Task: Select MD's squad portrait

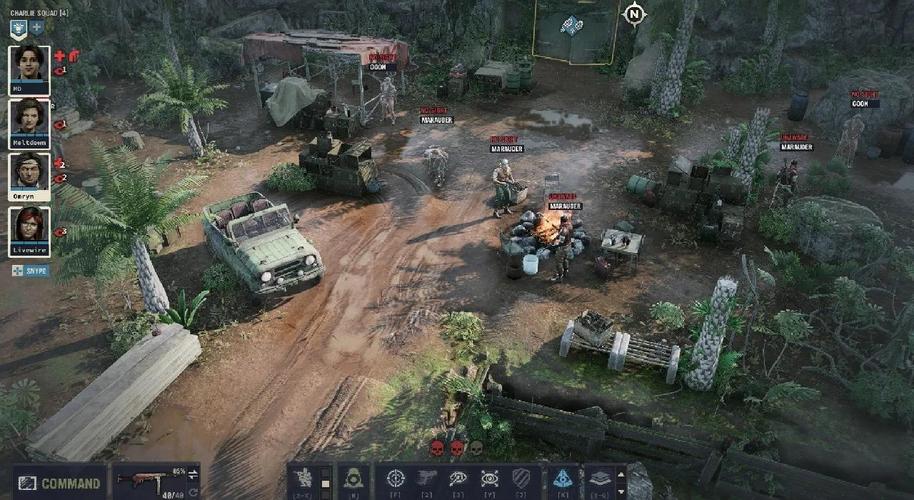Action: 29,67
